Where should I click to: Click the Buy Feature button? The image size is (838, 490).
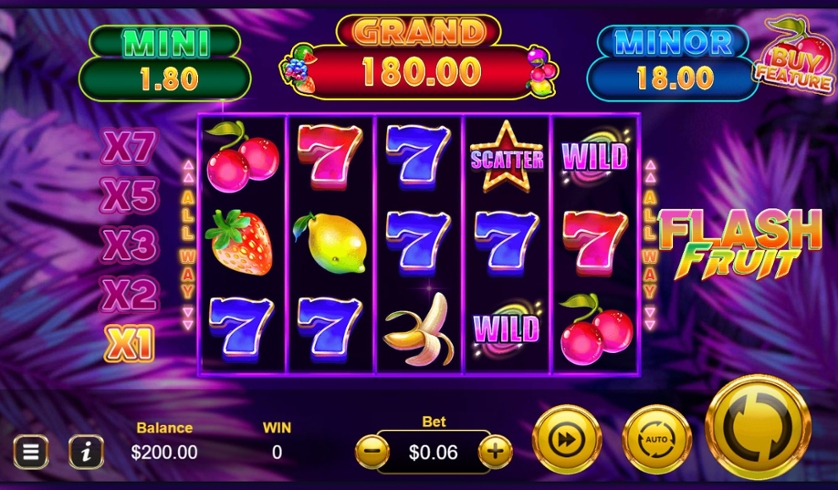793,60
